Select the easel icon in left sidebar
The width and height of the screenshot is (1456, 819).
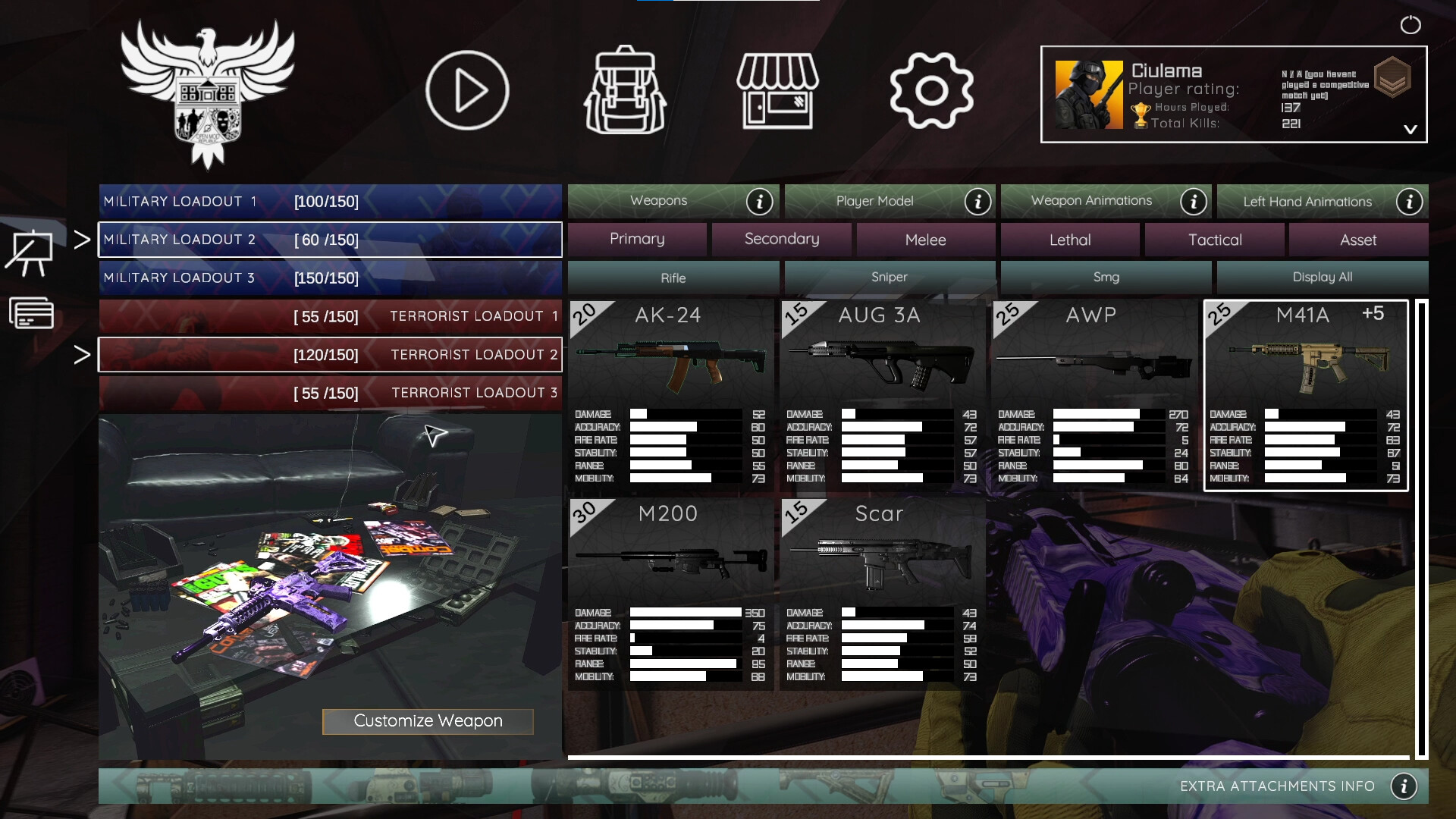tap(30, 250)
